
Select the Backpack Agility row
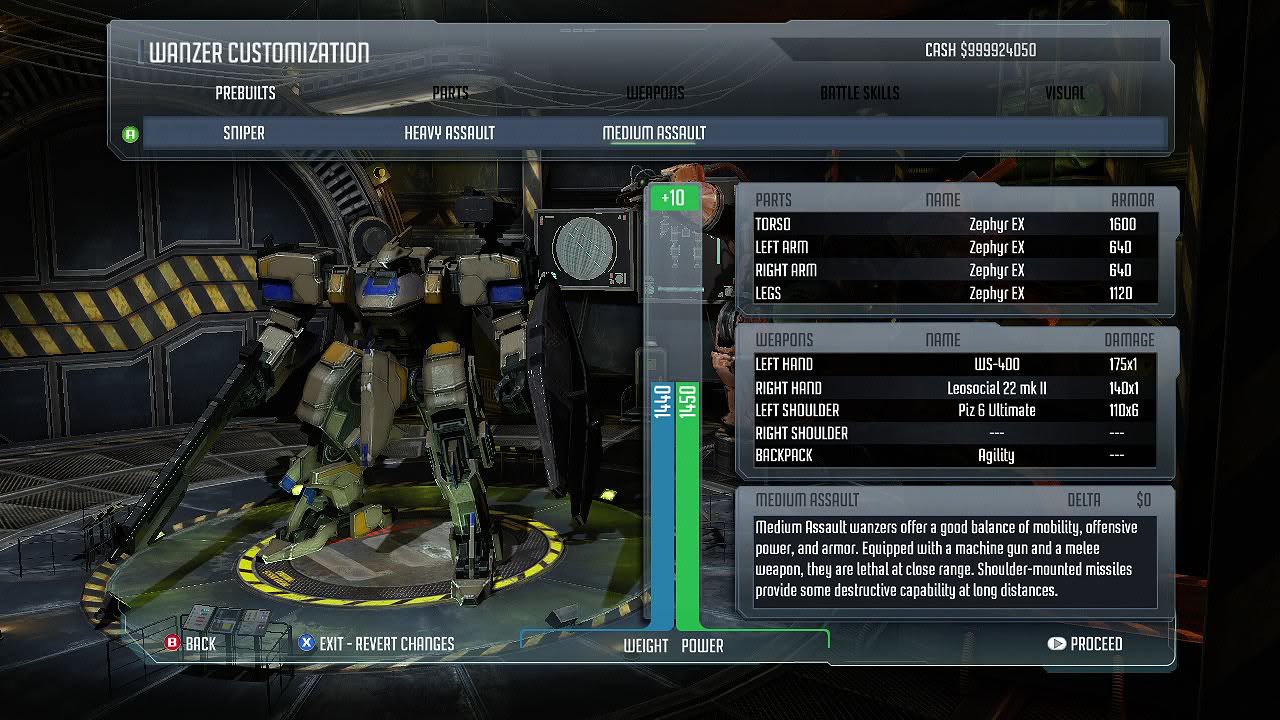(955, 455)
